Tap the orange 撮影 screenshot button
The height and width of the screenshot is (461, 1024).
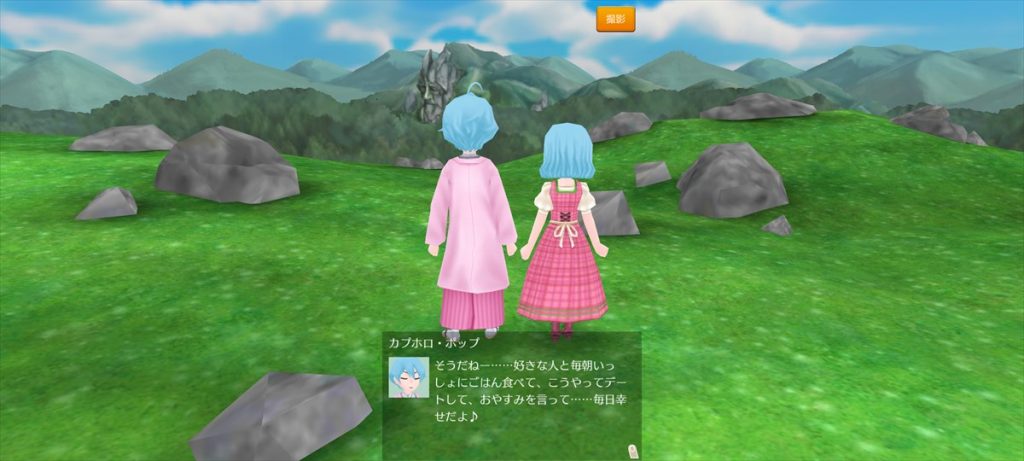(x=615, y=19)
